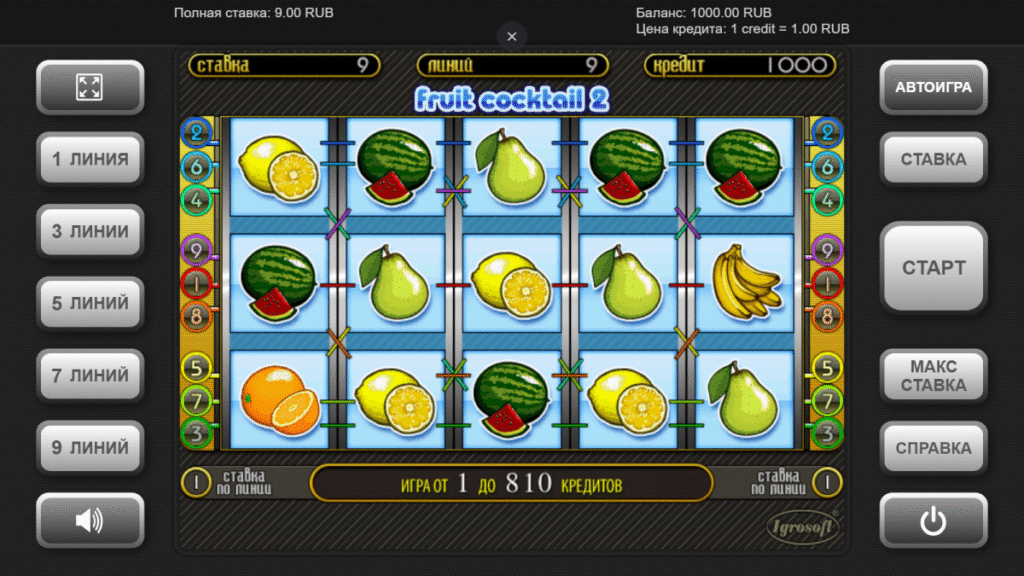The width and height of the screenshot is (1024, 576).
Task: Open the СПРАВКА help screen
Action: 933,448
